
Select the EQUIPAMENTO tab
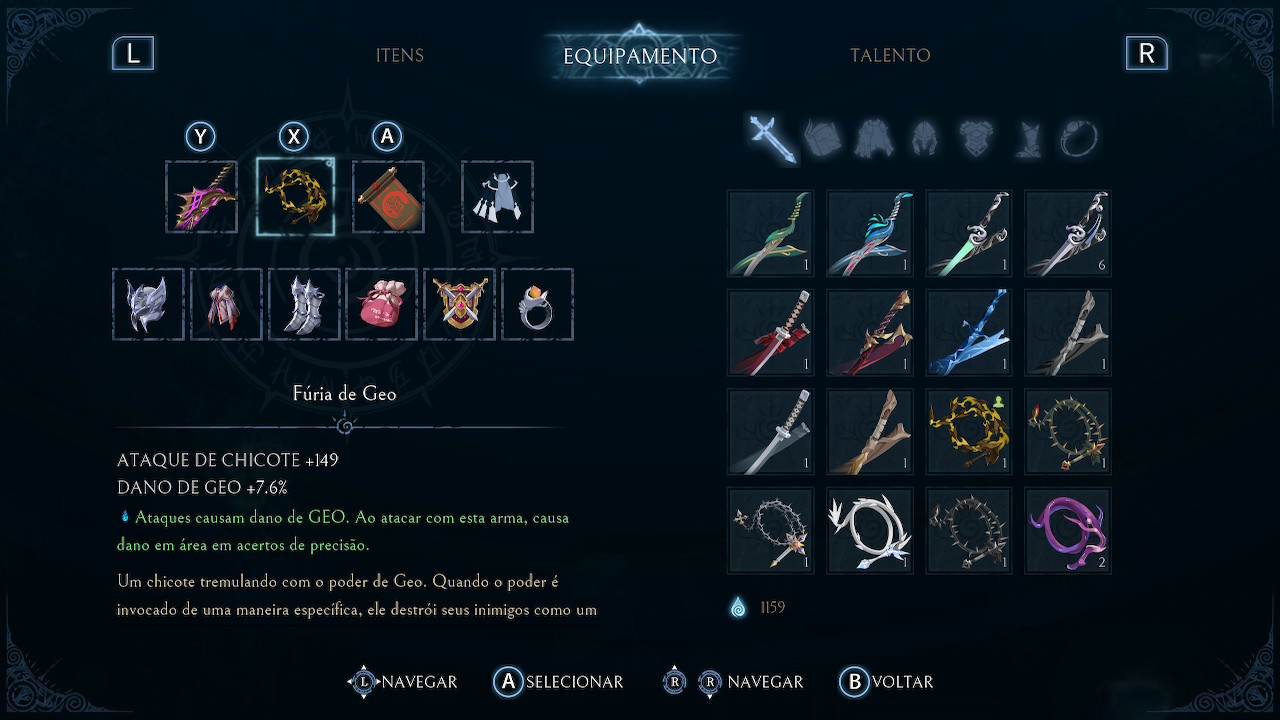click(640, 56)
